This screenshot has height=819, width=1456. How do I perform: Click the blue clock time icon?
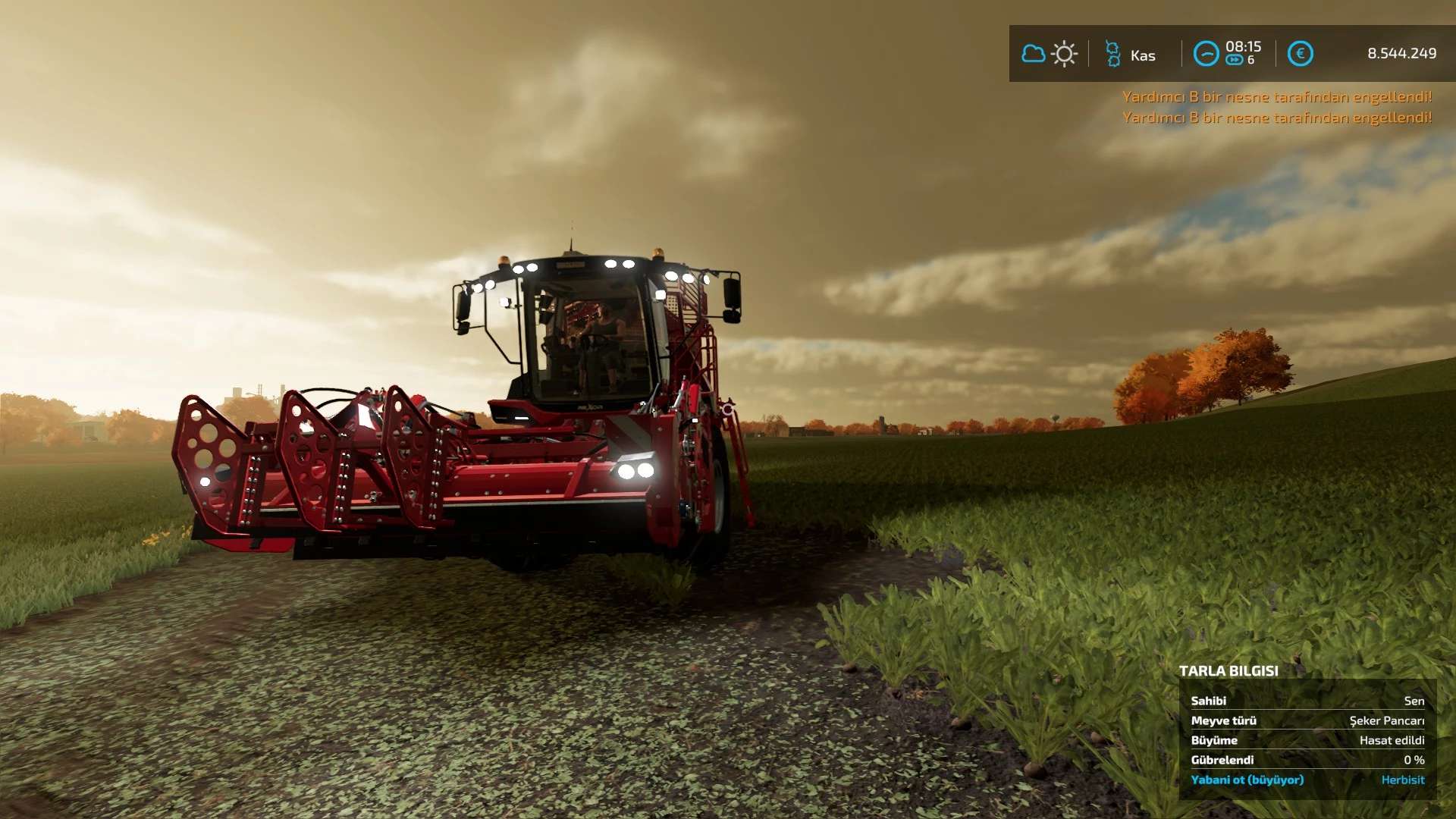[x=1206, y=54]
